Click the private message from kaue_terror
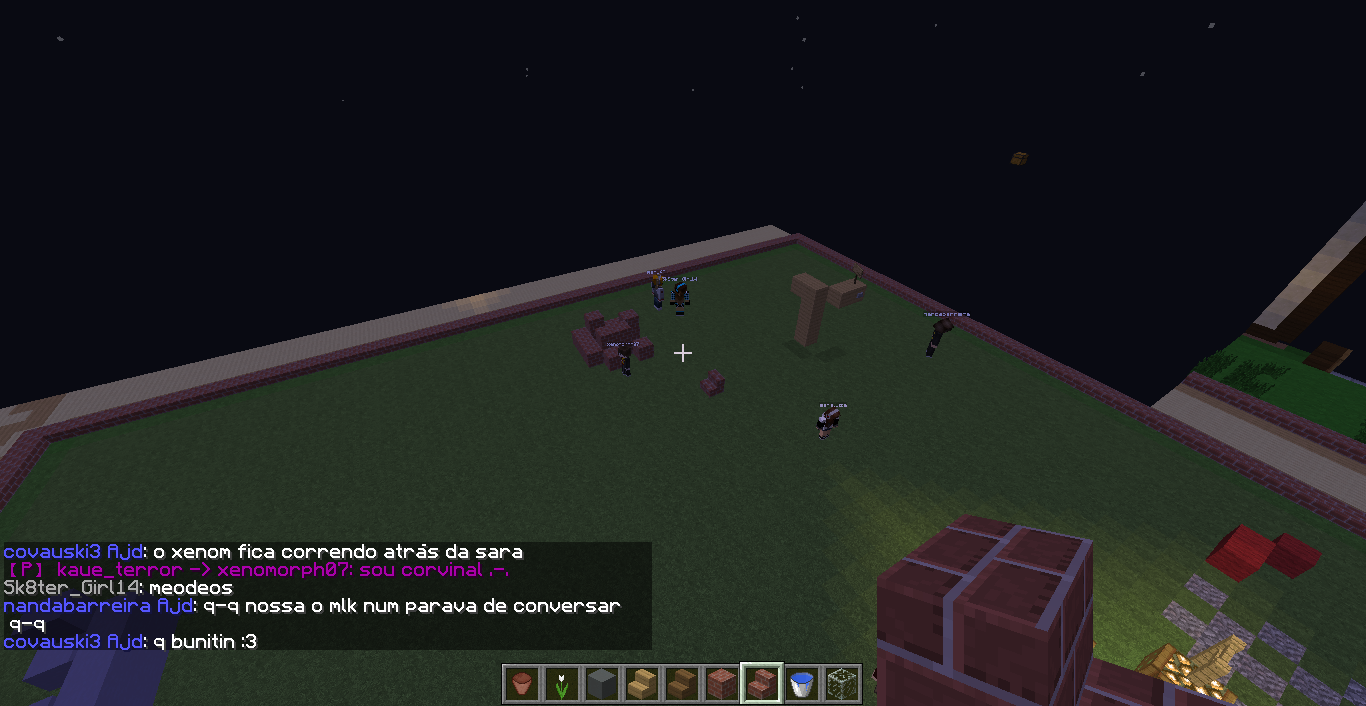This screenshot has width=1366, height=706. [258, 570]
